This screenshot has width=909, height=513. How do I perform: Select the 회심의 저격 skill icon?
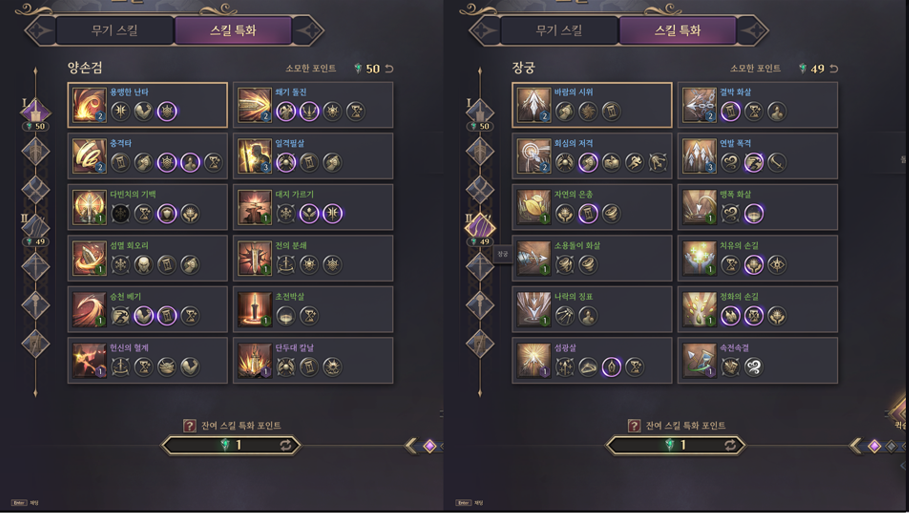(534, 156)
